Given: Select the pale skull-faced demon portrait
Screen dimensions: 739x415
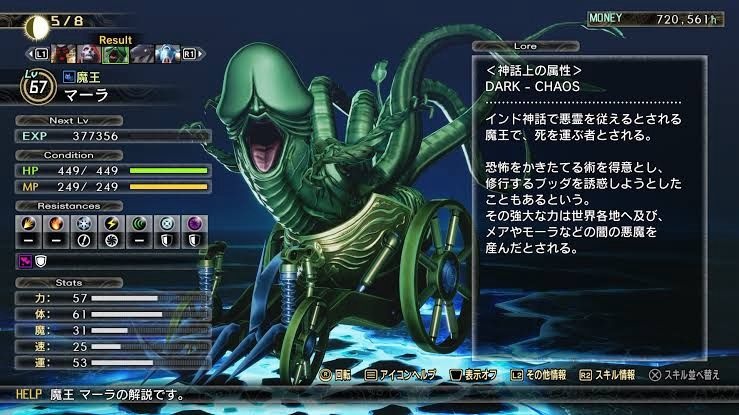Looking at the screenshot, I should [88, 52].
